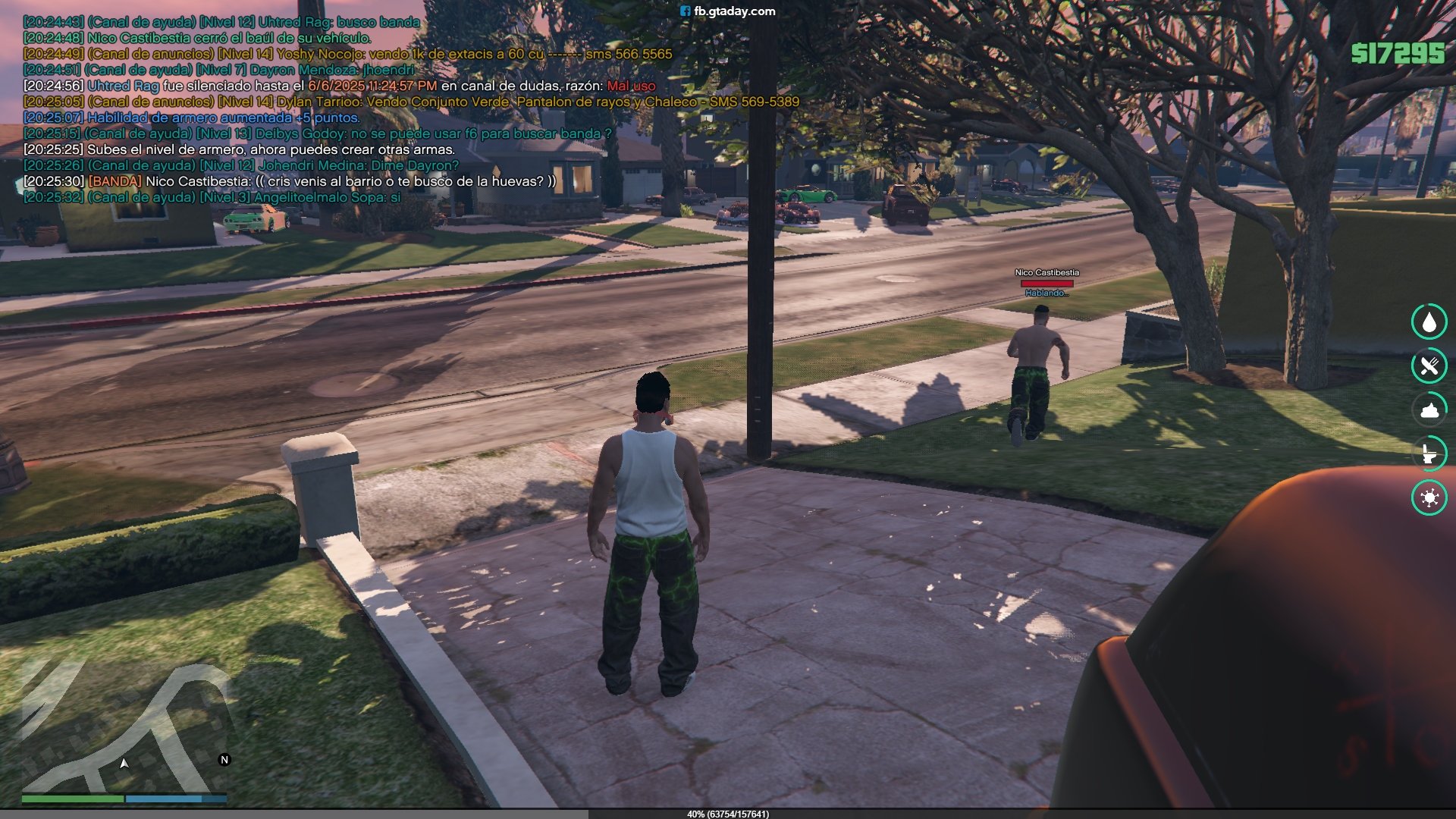
Task: Click the poop status icon
Action: 1429,410
